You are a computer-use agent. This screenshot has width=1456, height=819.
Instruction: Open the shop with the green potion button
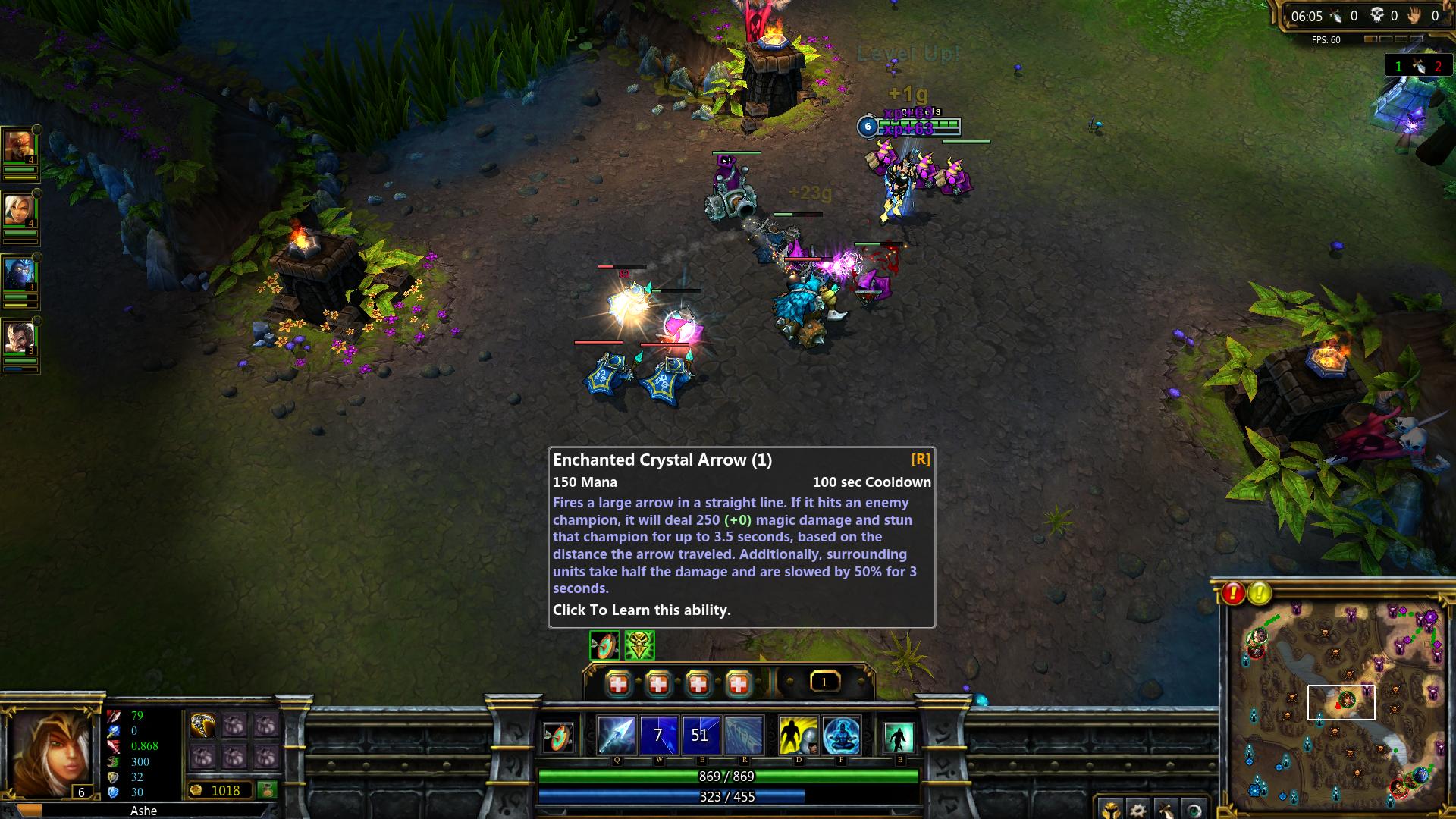[266, 790]
